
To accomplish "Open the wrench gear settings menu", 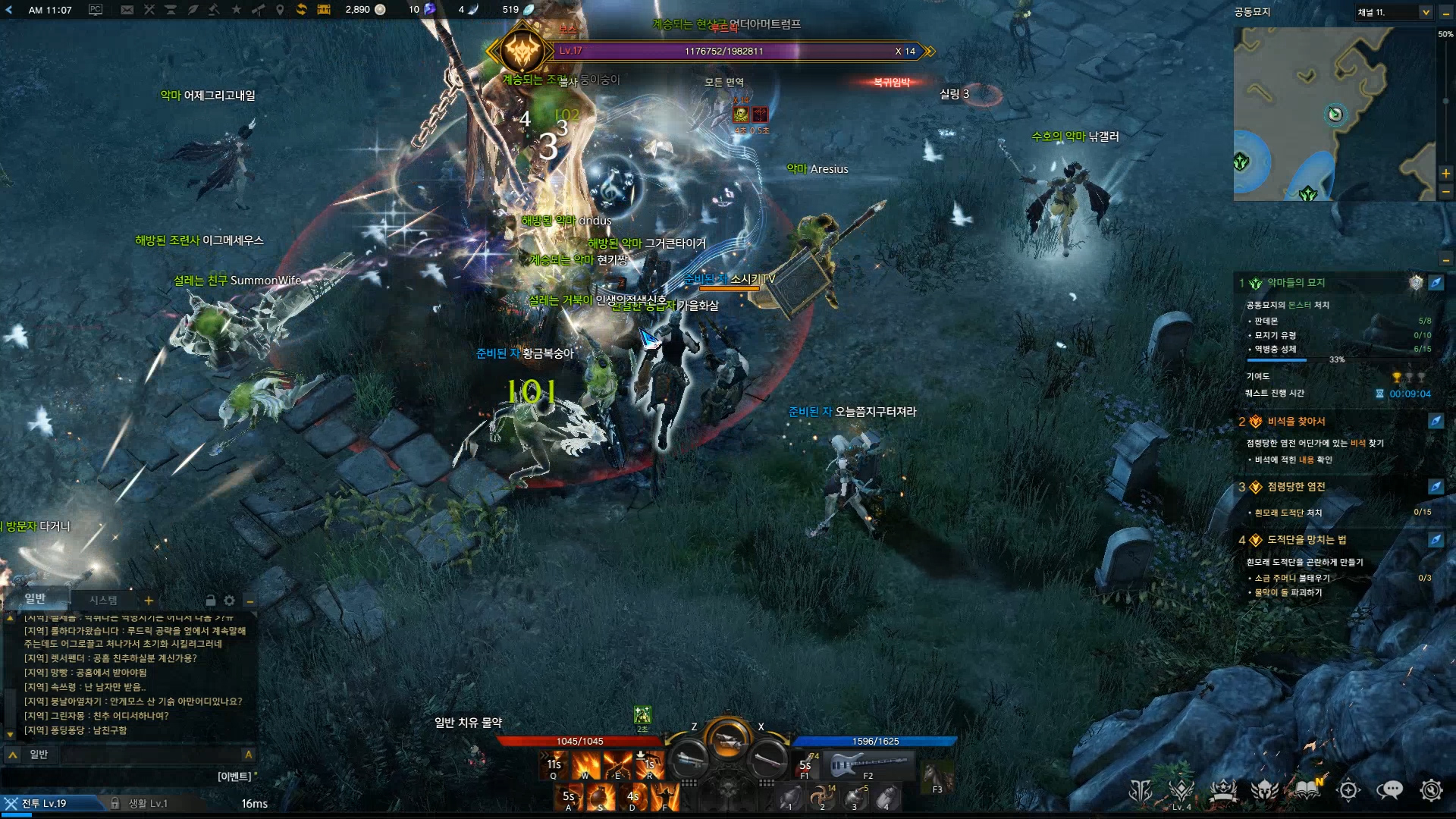I will point(1431,790).
